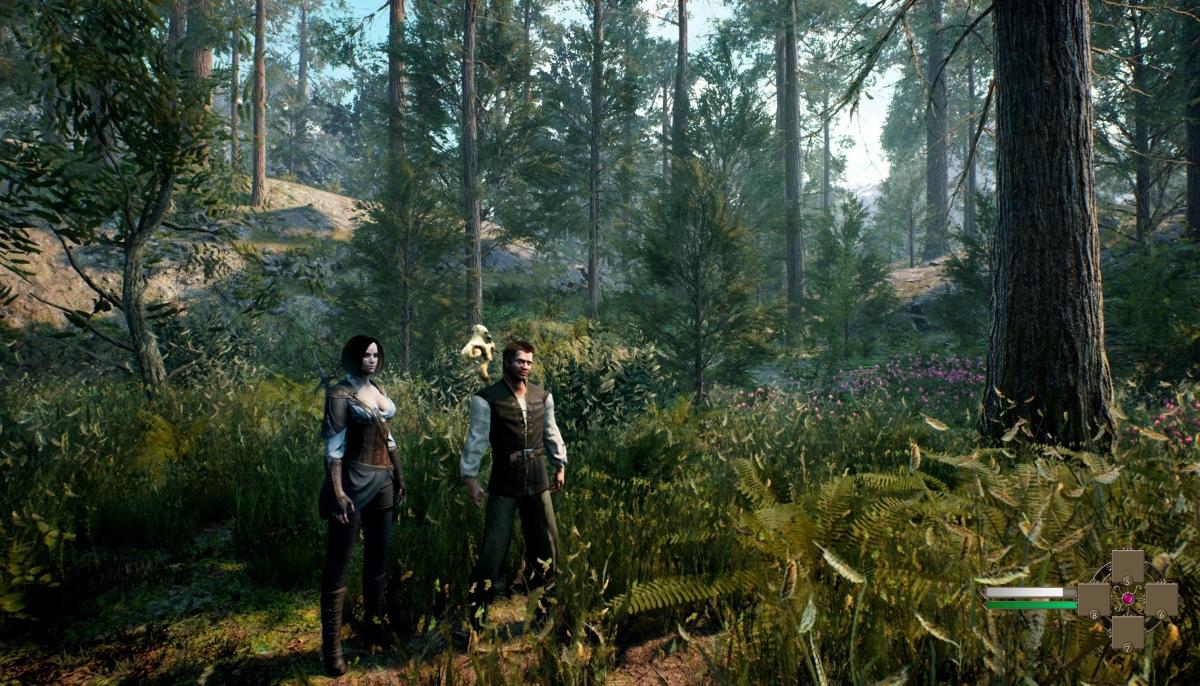Click the magenta gem in the quick-slot cross

(x=1128, y=599)
